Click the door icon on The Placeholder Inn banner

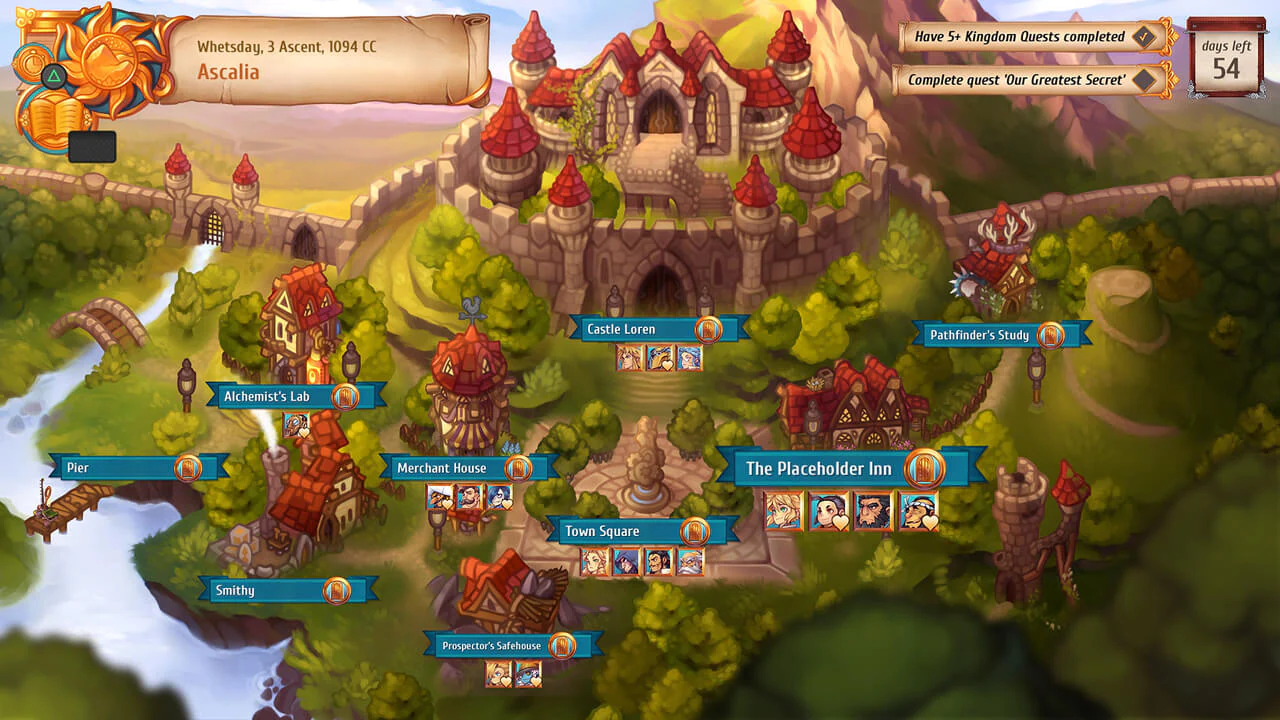pyautogui.click(x=926, y=468)
